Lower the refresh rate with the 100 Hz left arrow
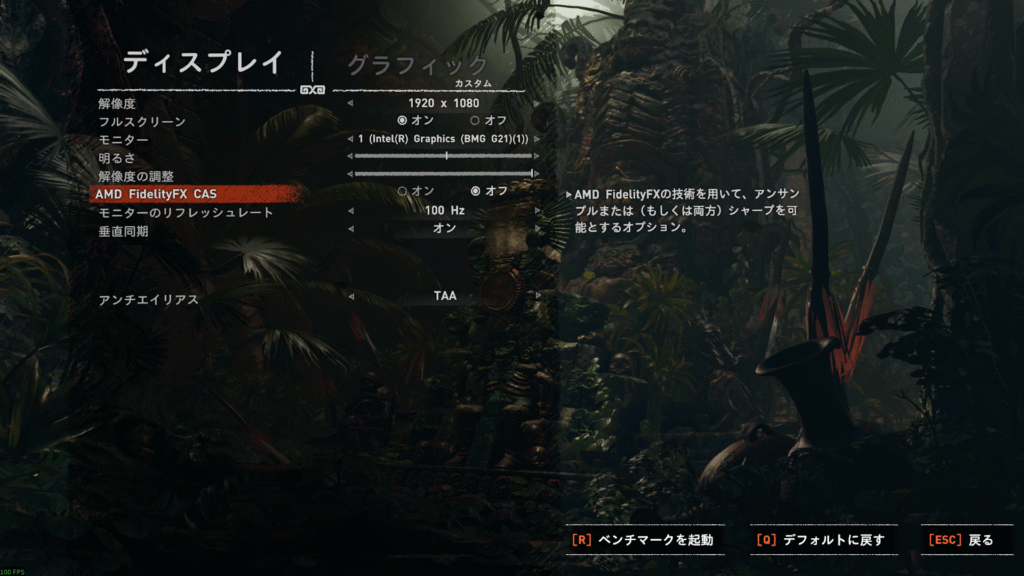The width and height of the screenshot is (1024, 576). (x=350, y=211)
